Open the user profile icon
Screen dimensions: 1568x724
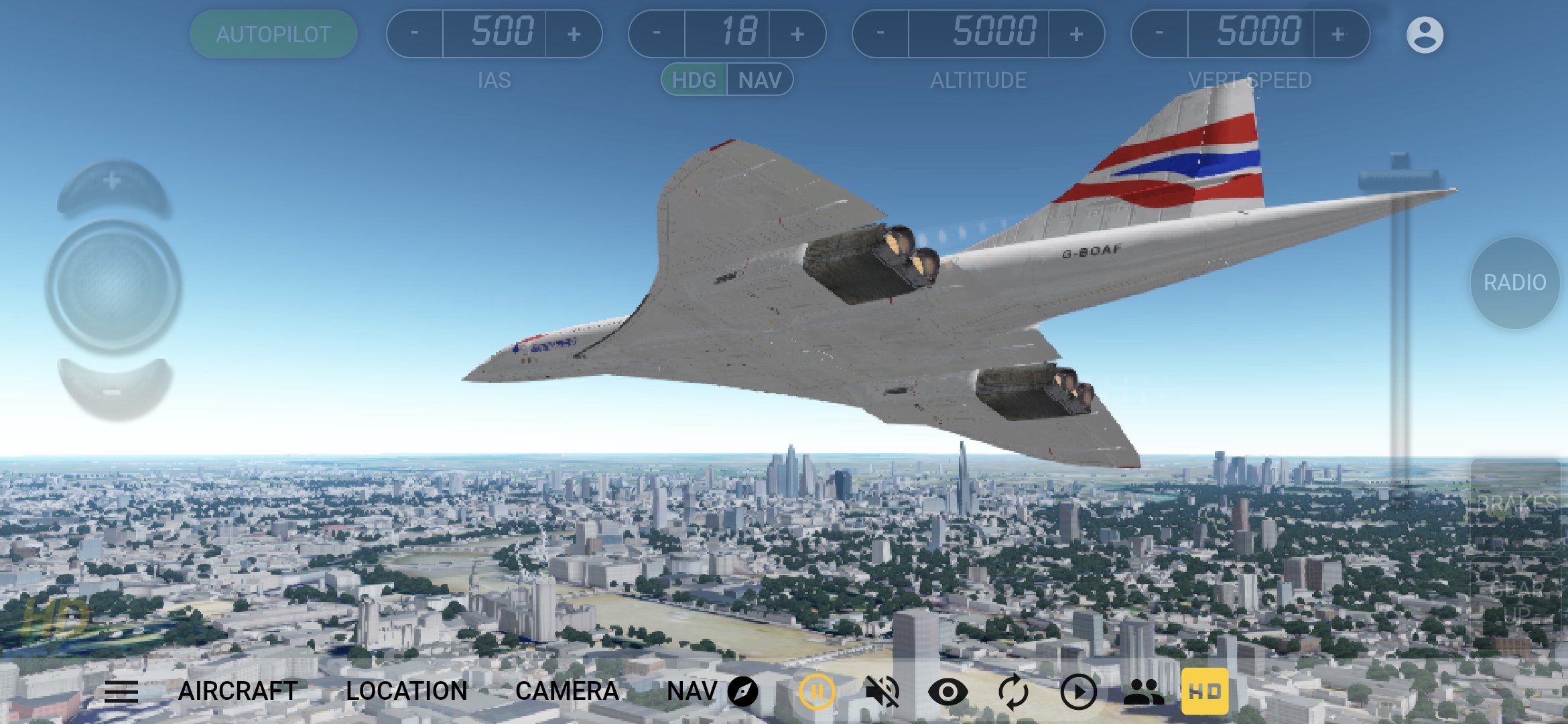[x=1425, y=35]
